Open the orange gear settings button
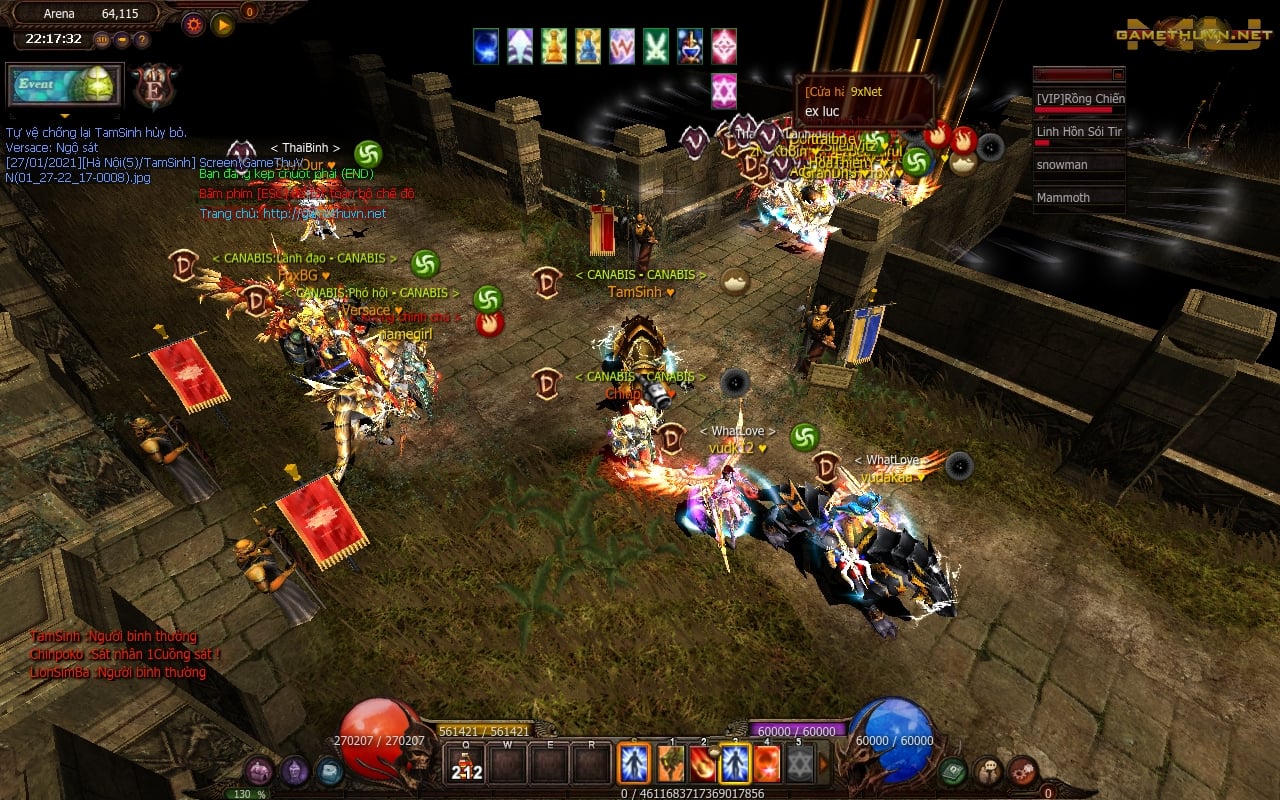Viewport: 1280px width, 800px height. (193, 24)
